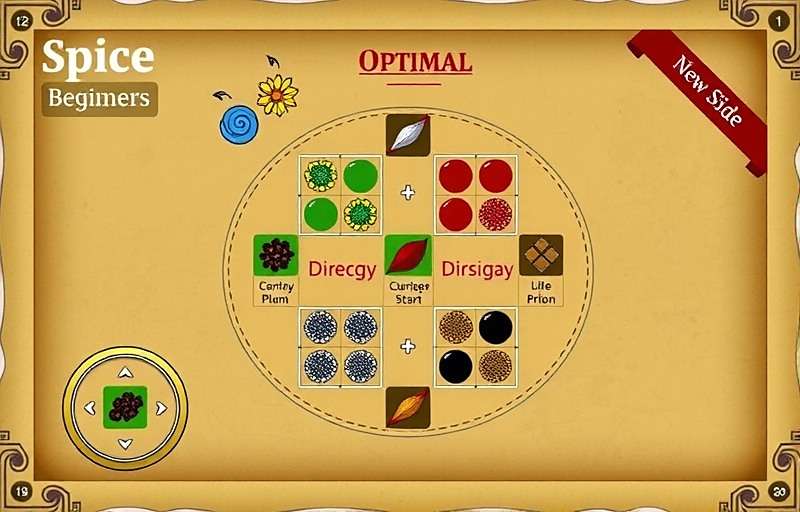The height and width of the screenshot is (512, 800).
Task: Select the dark berry plum tile
Action: 276,255
